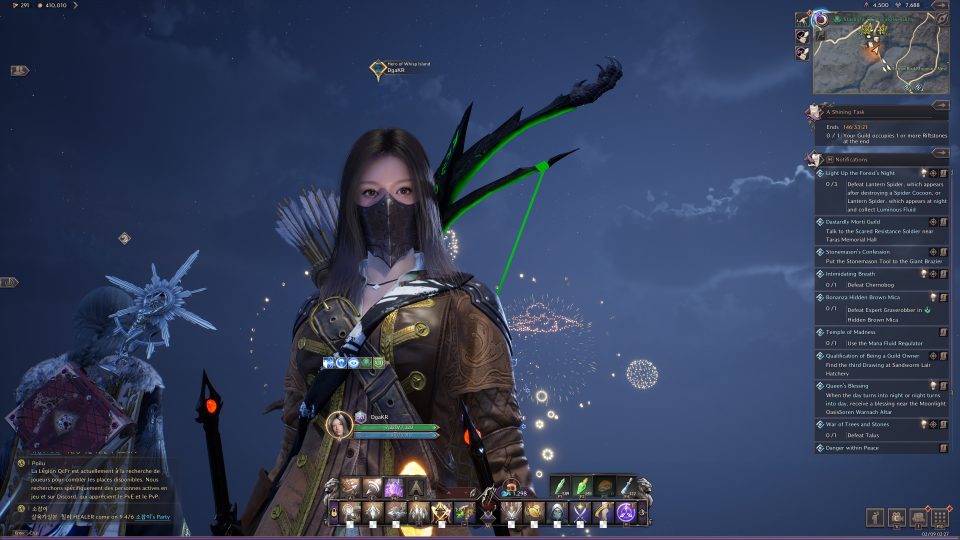Collapse the Notifications panel arrow
The image size is (960, 540).
point(941,152)
